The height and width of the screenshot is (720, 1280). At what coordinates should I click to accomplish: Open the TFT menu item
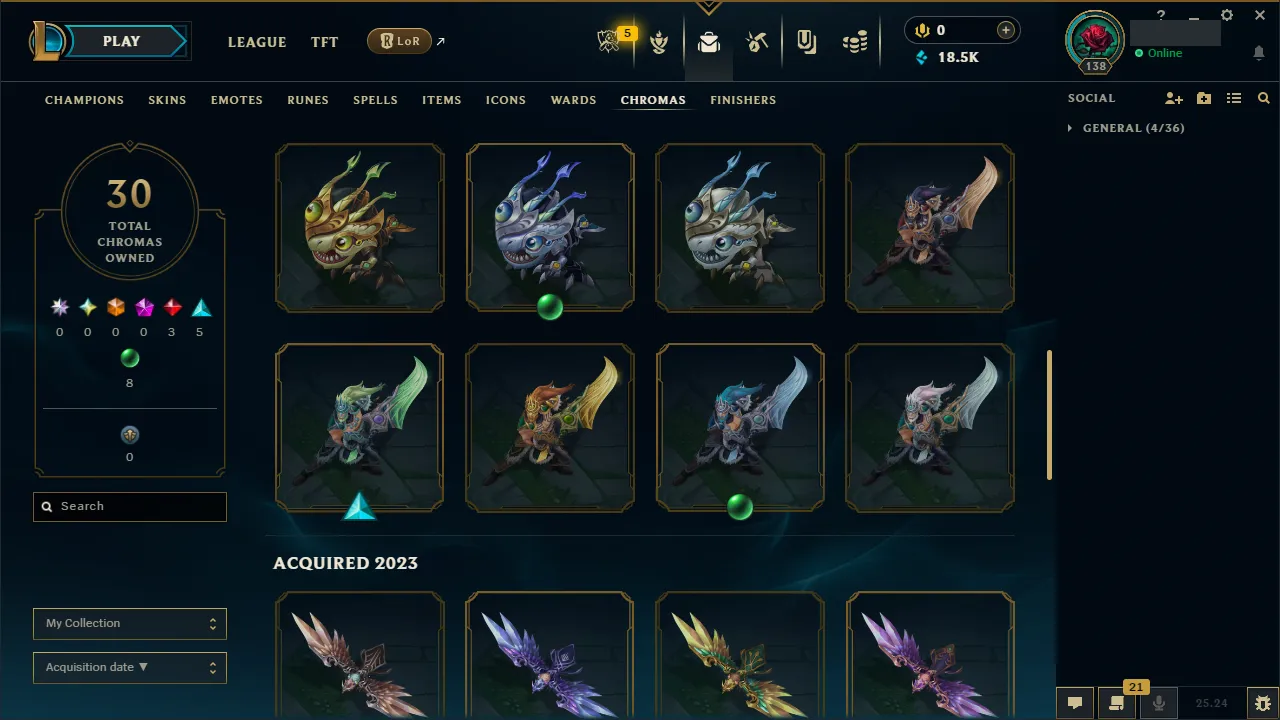click(x=324, y=42)
